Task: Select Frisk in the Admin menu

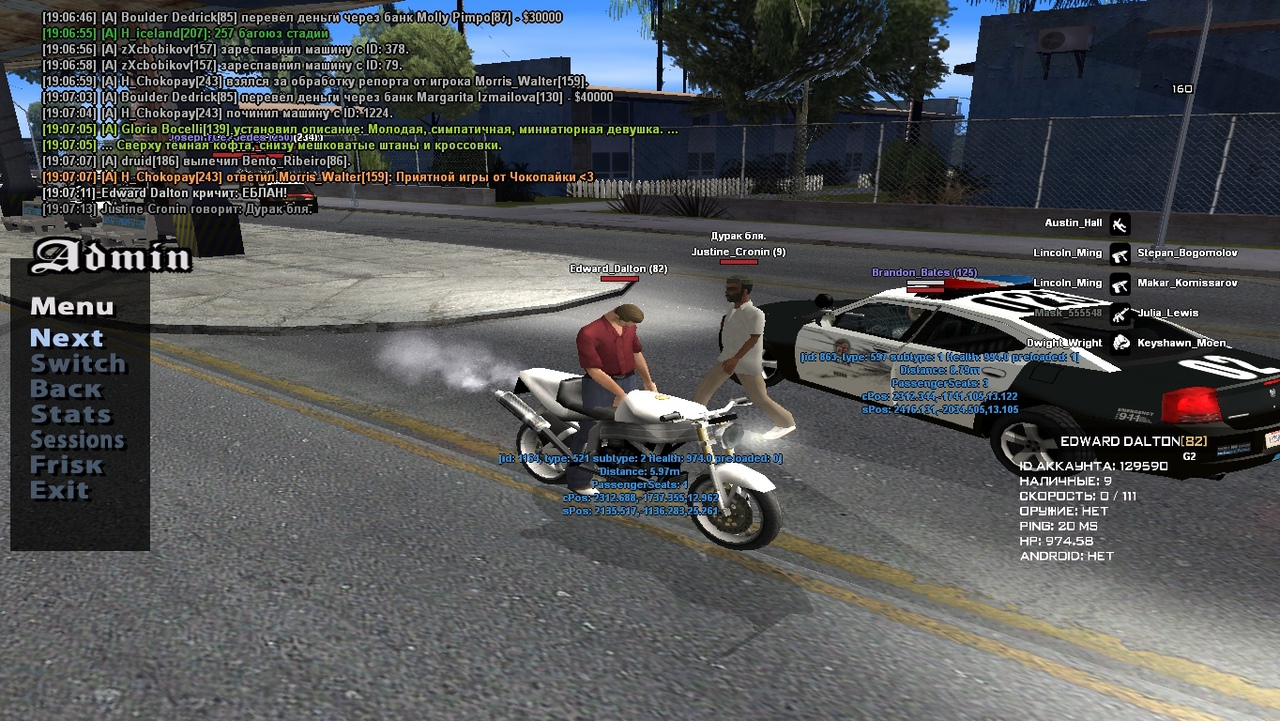Action: click(66, 465)
